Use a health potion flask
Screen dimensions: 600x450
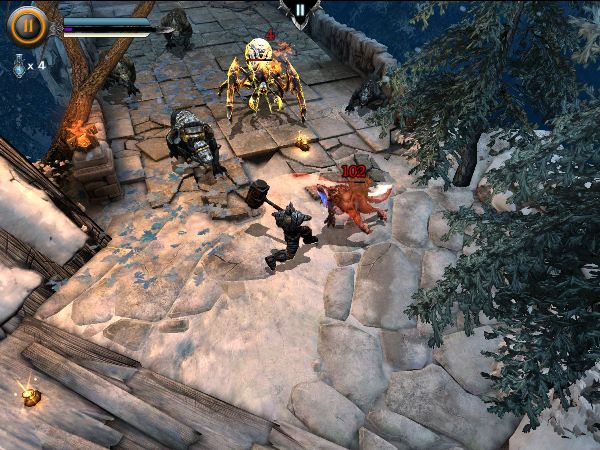(x=18, y=64)
